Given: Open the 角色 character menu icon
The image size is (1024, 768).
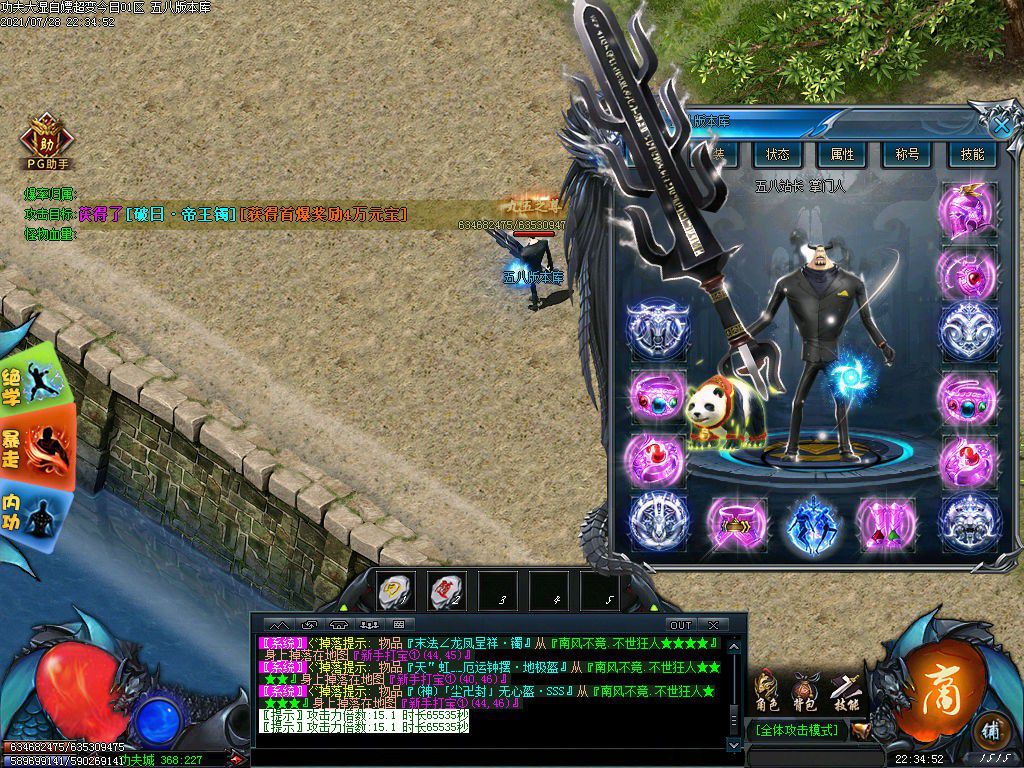Looking at the screenshot, I should point(768,690).
